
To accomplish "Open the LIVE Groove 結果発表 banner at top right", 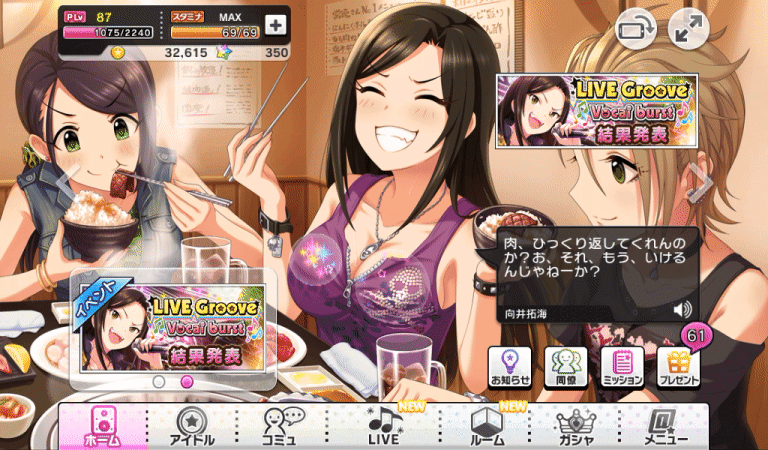I will [x=594, y=110].
